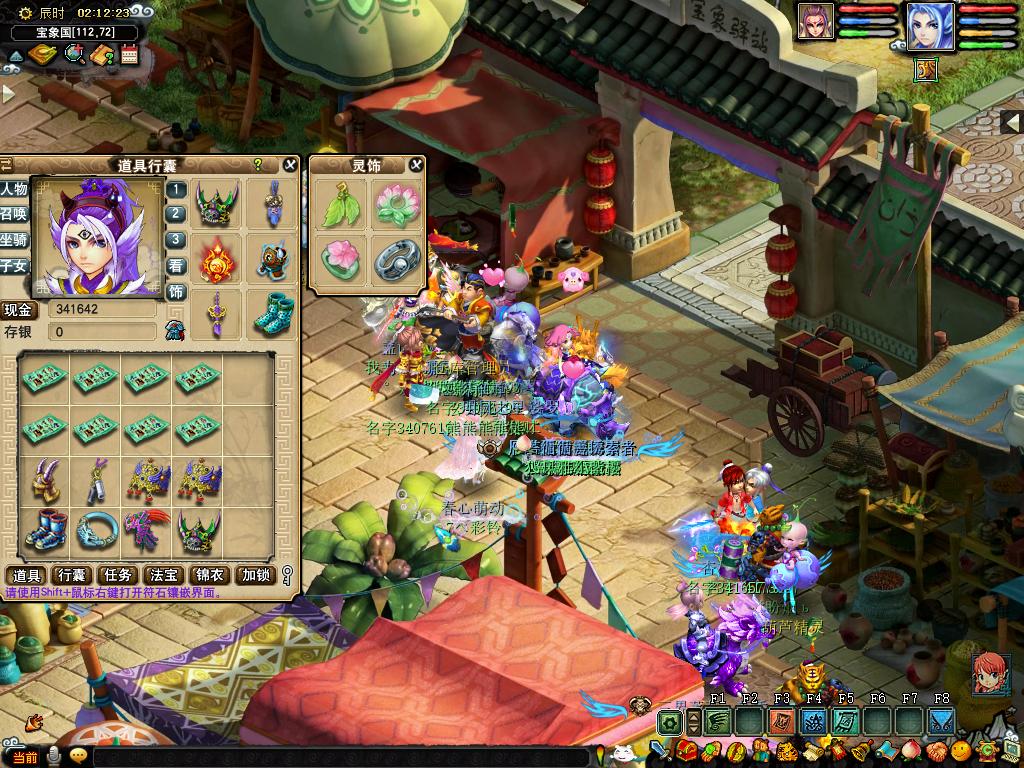Viewport: 1024px width, 768px height.
Task: Choose the 坐骑 mount tab
Action: tap(14, 240)
